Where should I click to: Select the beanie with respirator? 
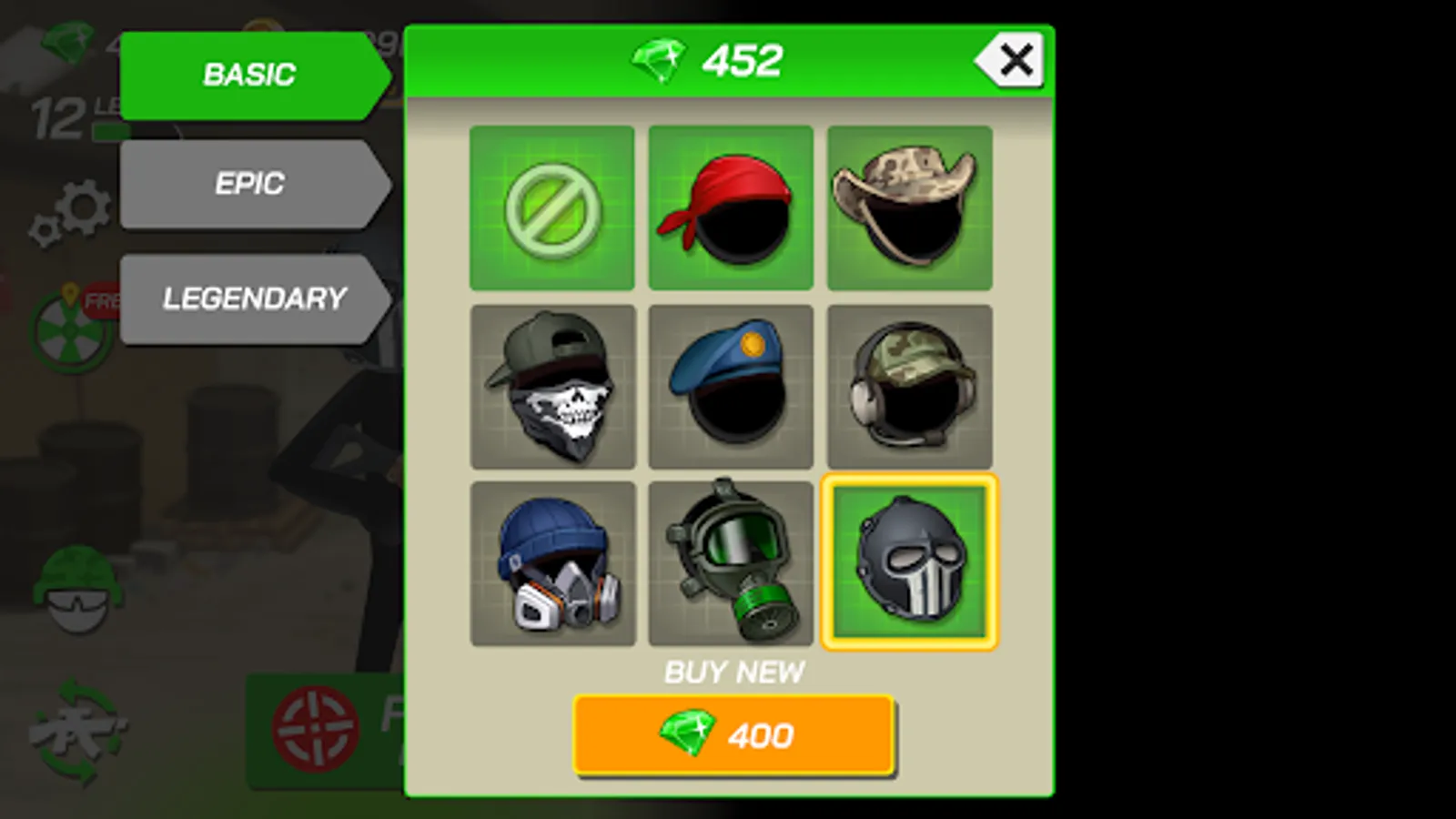[552, 564]
